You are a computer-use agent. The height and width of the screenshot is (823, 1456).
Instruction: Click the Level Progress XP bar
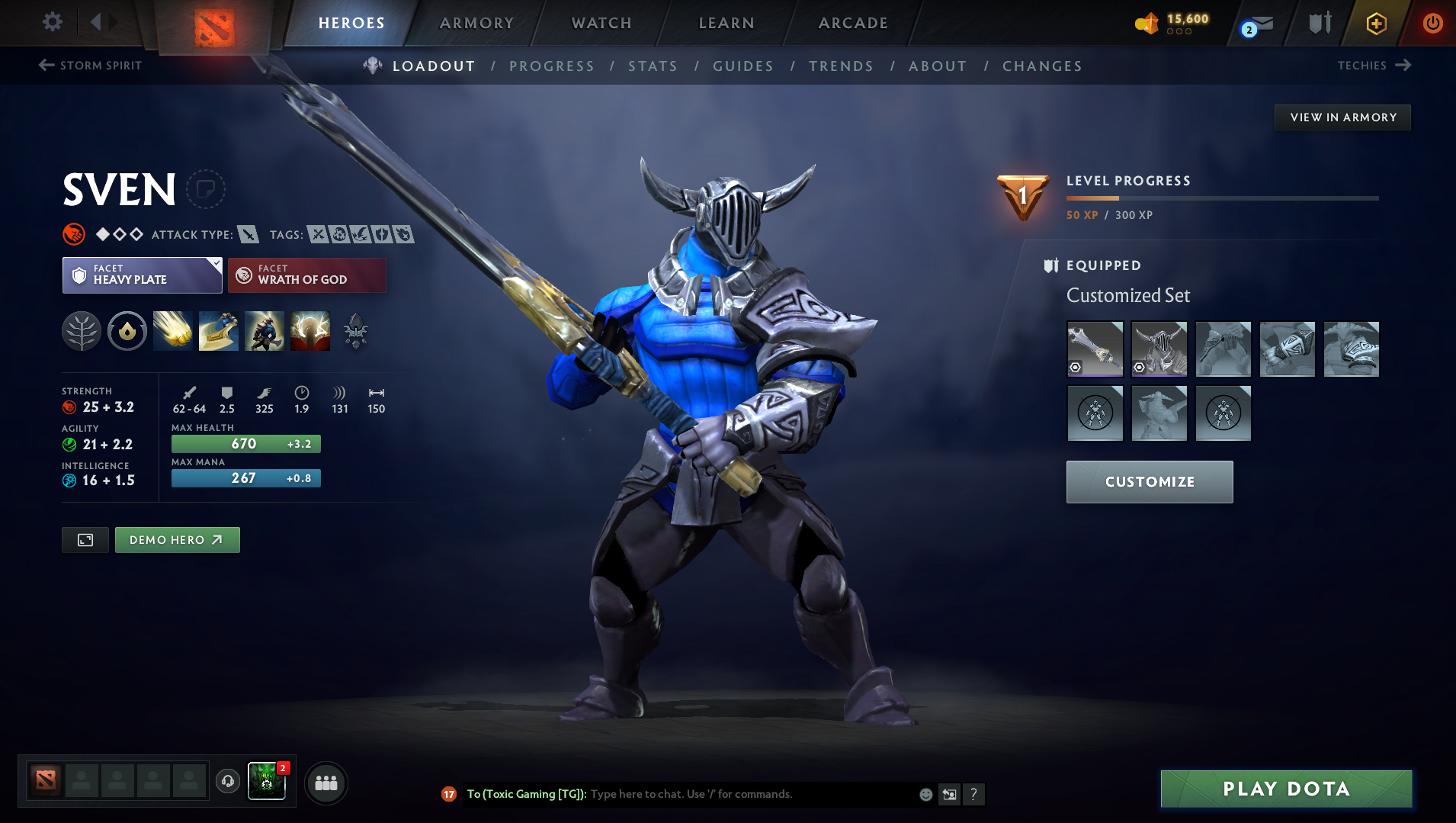(1223, 198)
